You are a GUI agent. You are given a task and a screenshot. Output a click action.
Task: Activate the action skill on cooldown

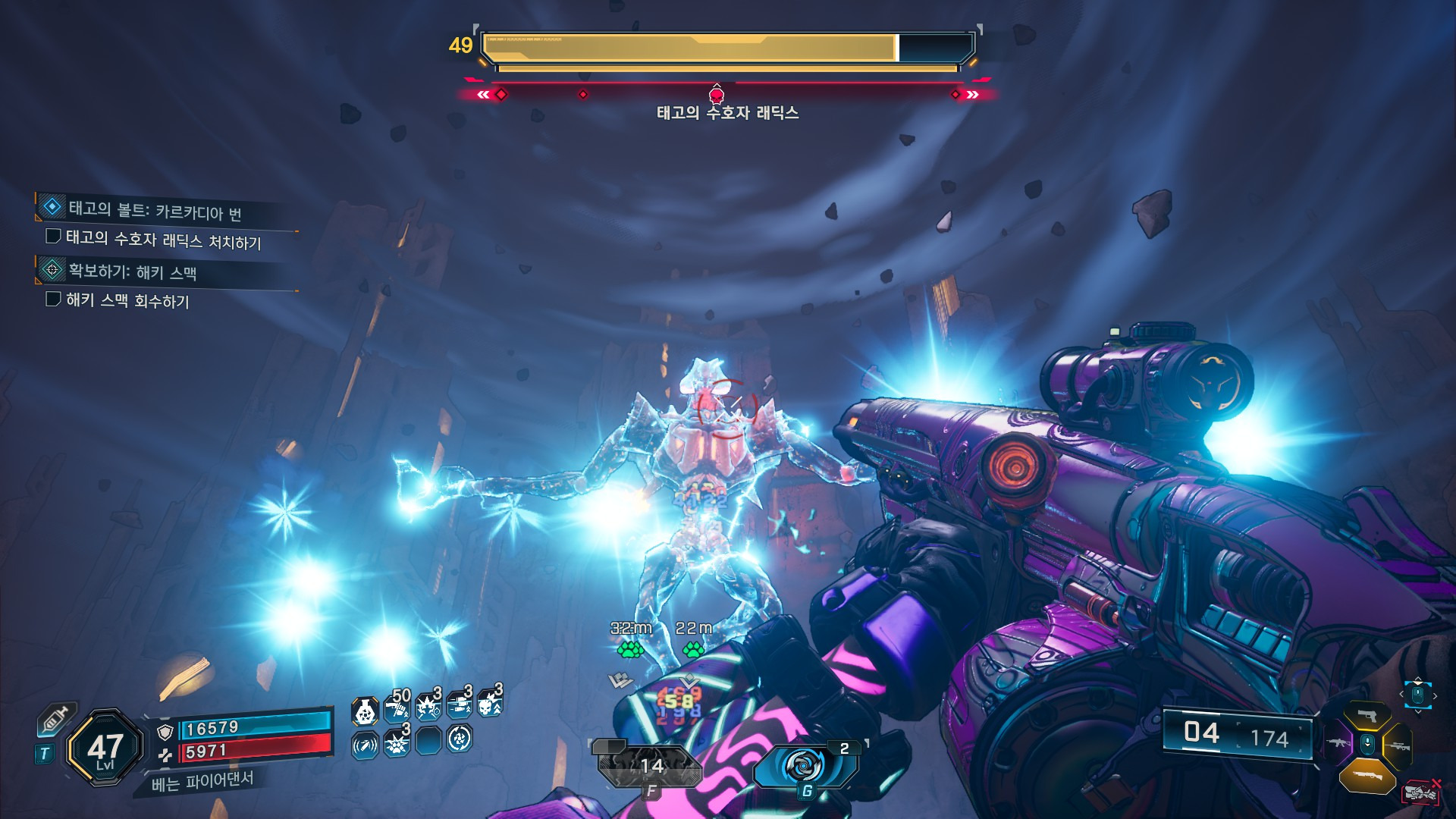coord(650,766)
